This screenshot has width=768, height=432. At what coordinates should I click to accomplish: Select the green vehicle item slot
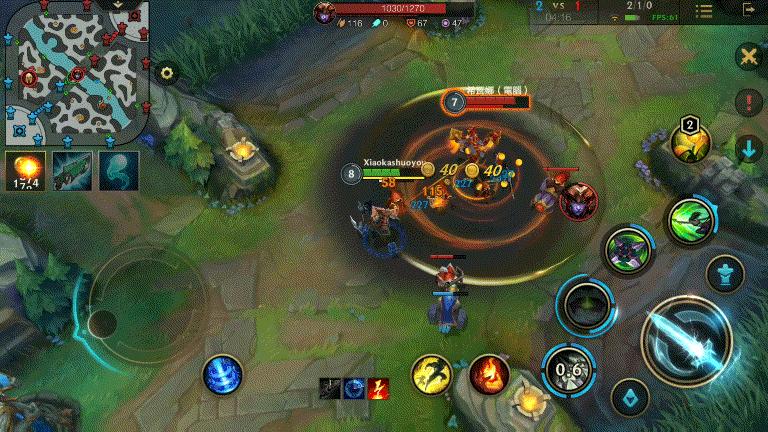[x=71, y=170]
